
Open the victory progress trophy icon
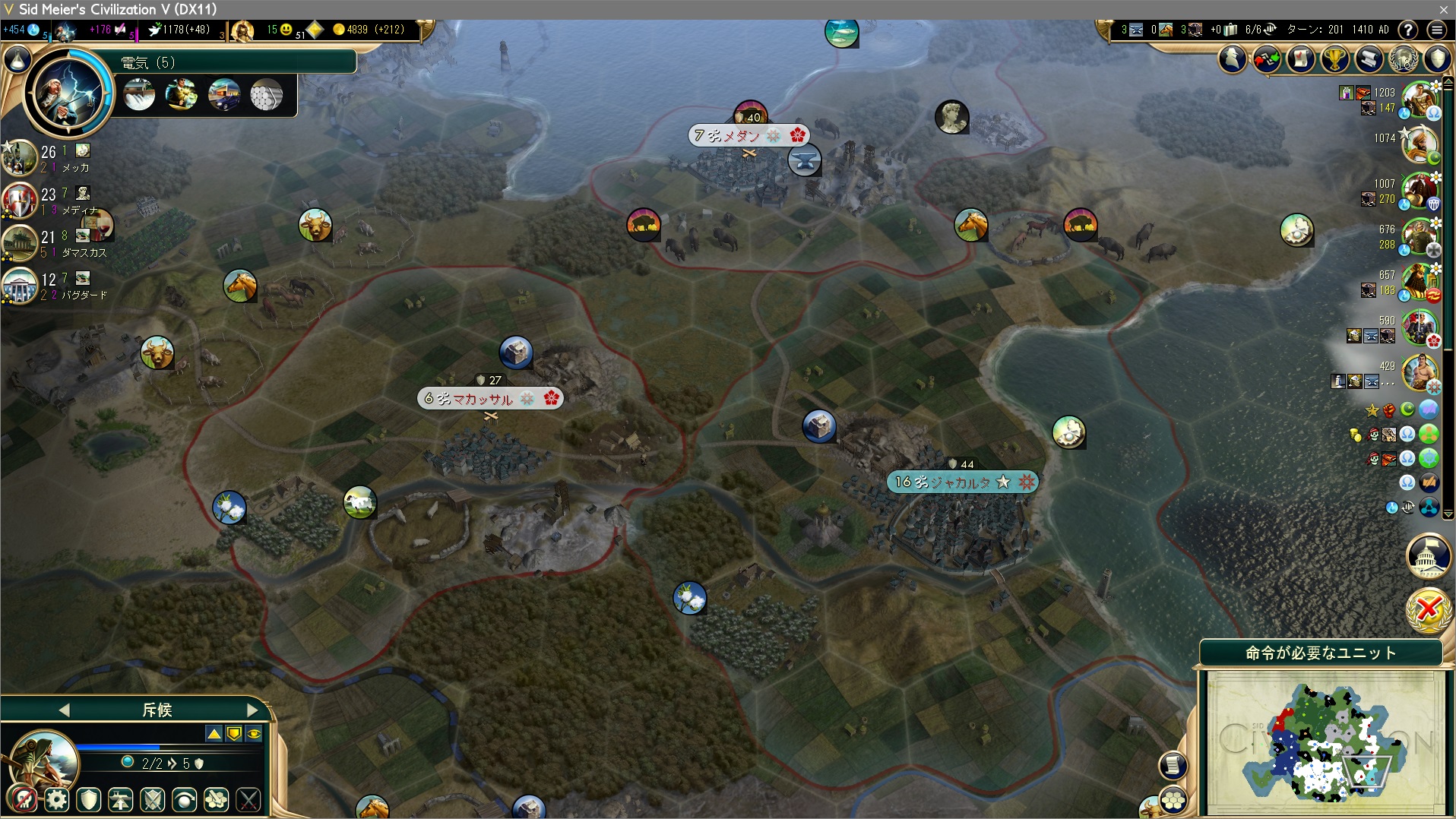(x=1334, y=59)
